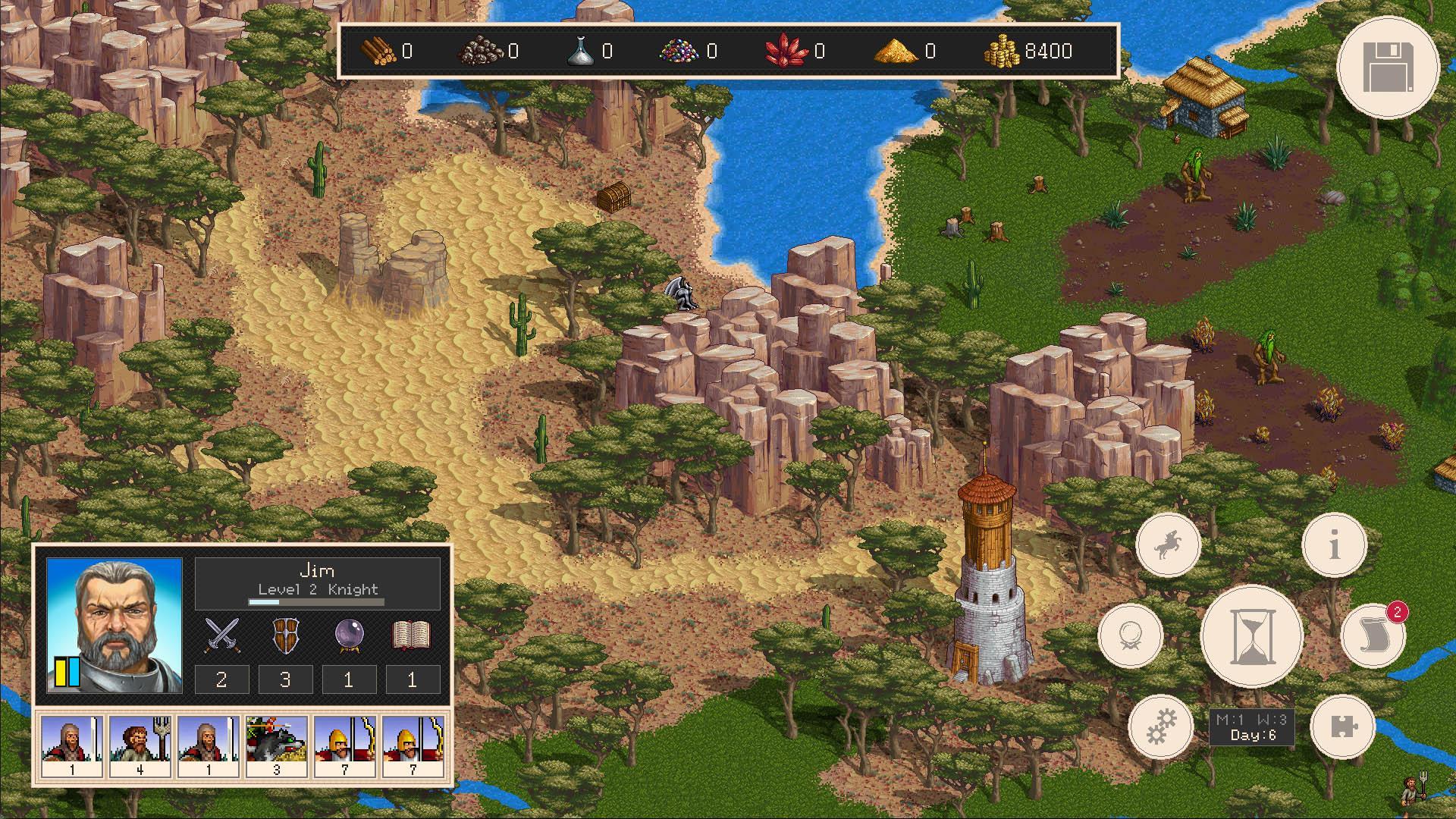Open Jim's spellbook book icon
1456x819 pixels.
pyautogui.click(x=409, y=635)
